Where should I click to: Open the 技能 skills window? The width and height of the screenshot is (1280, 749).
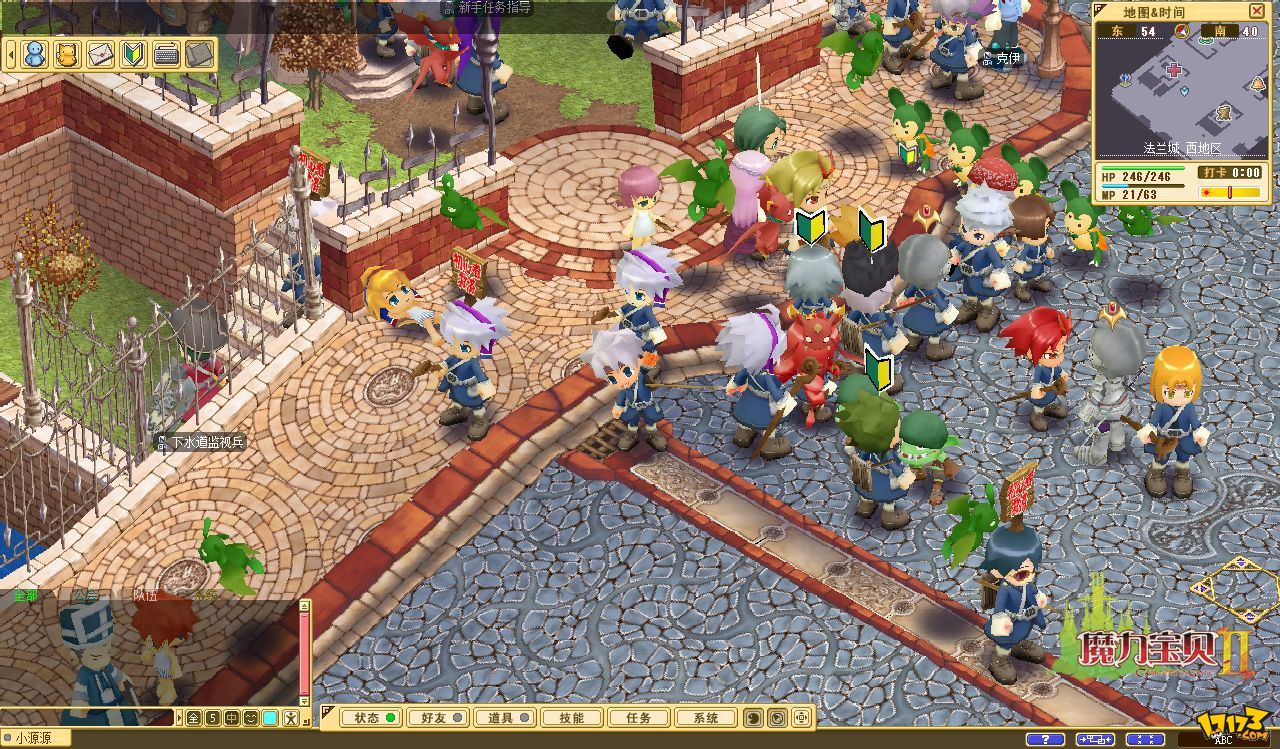(x=572, y=717)
